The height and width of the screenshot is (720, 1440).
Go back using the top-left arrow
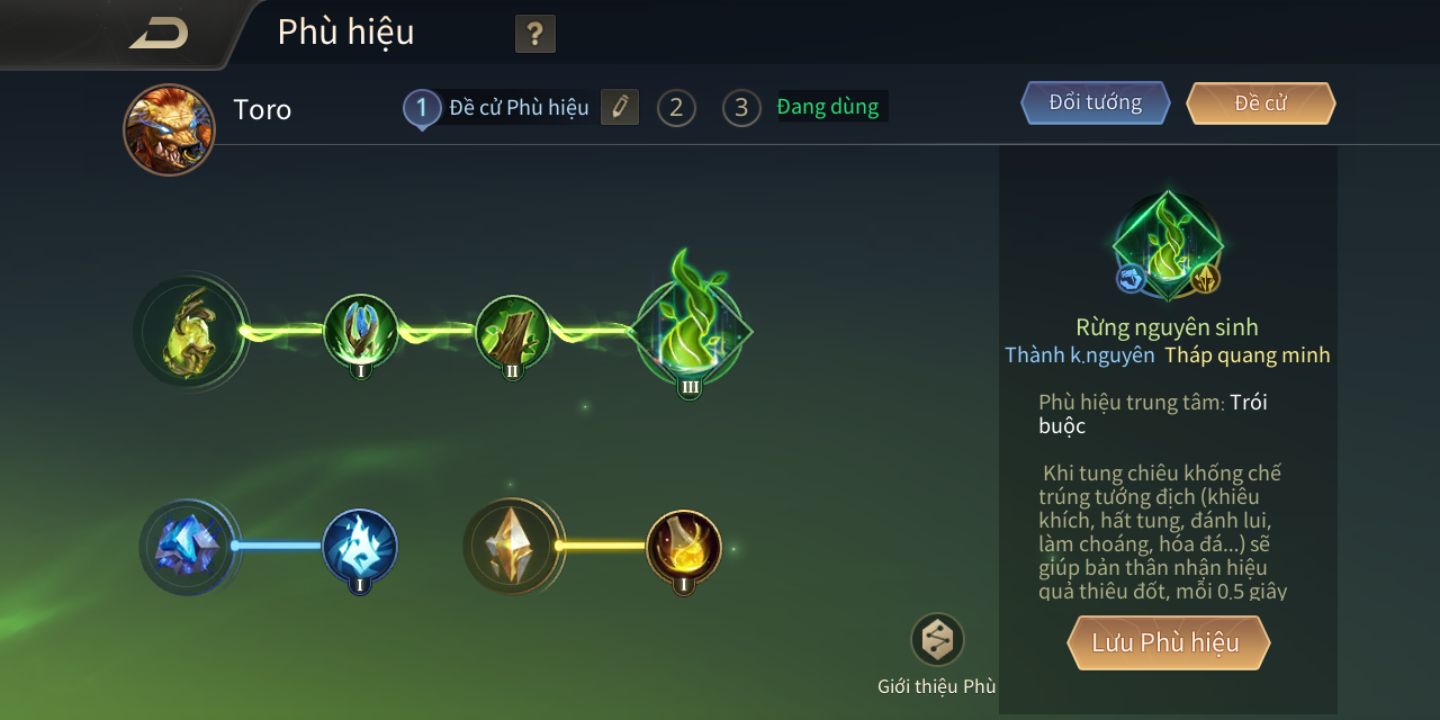[x=158, y=34]
